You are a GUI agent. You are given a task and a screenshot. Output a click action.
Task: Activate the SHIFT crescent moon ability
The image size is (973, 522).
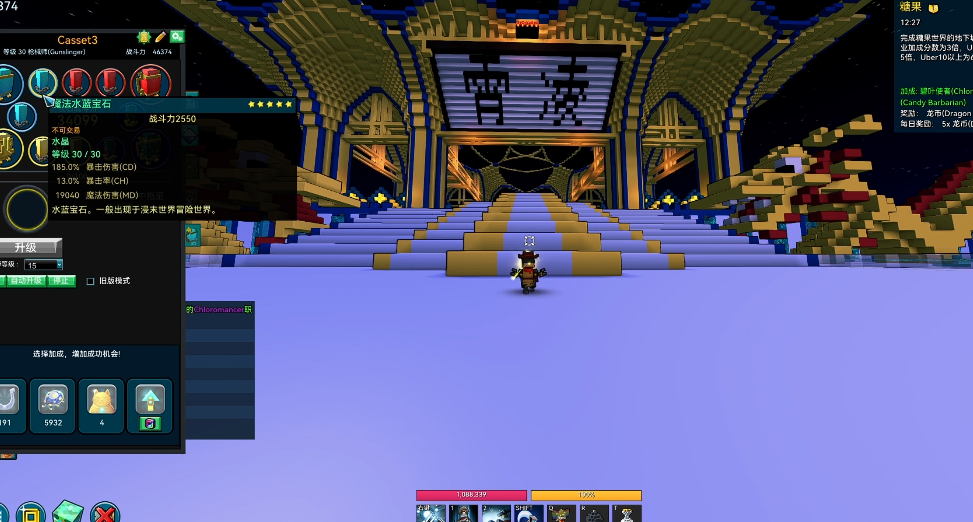527,513
